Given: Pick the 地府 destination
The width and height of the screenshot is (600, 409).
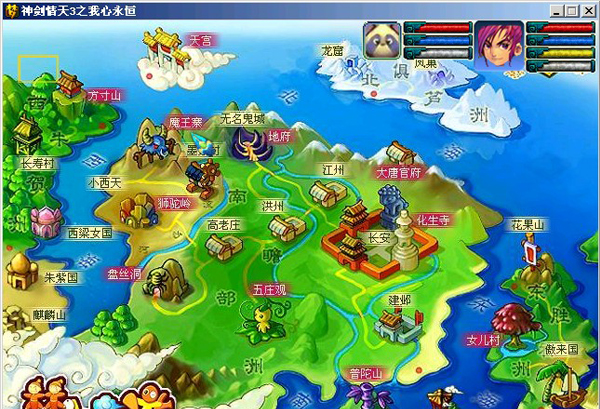Looking at the screenshot, I should coord(279,136).
